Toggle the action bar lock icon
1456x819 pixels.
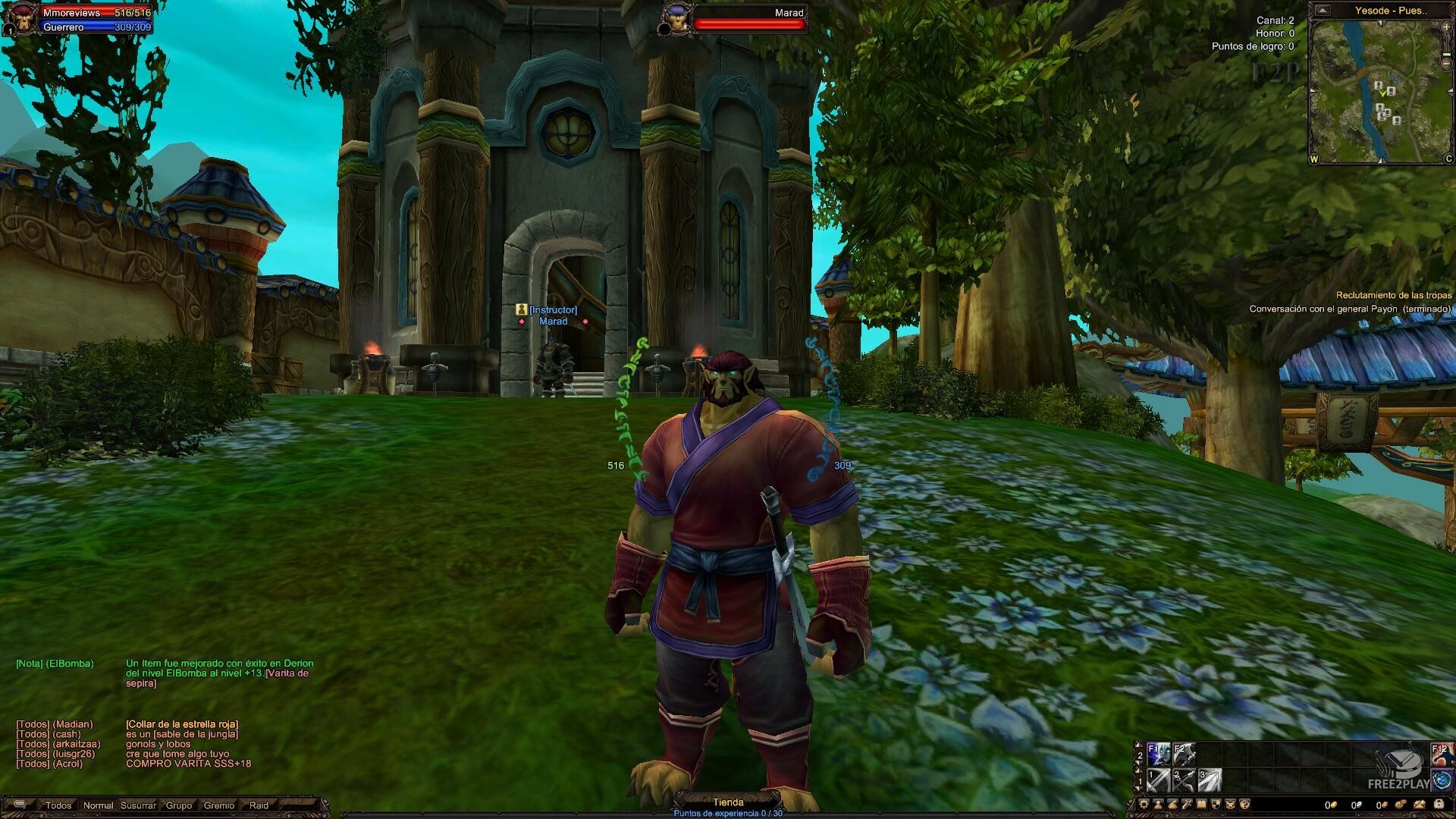[x=1439, y=805]
